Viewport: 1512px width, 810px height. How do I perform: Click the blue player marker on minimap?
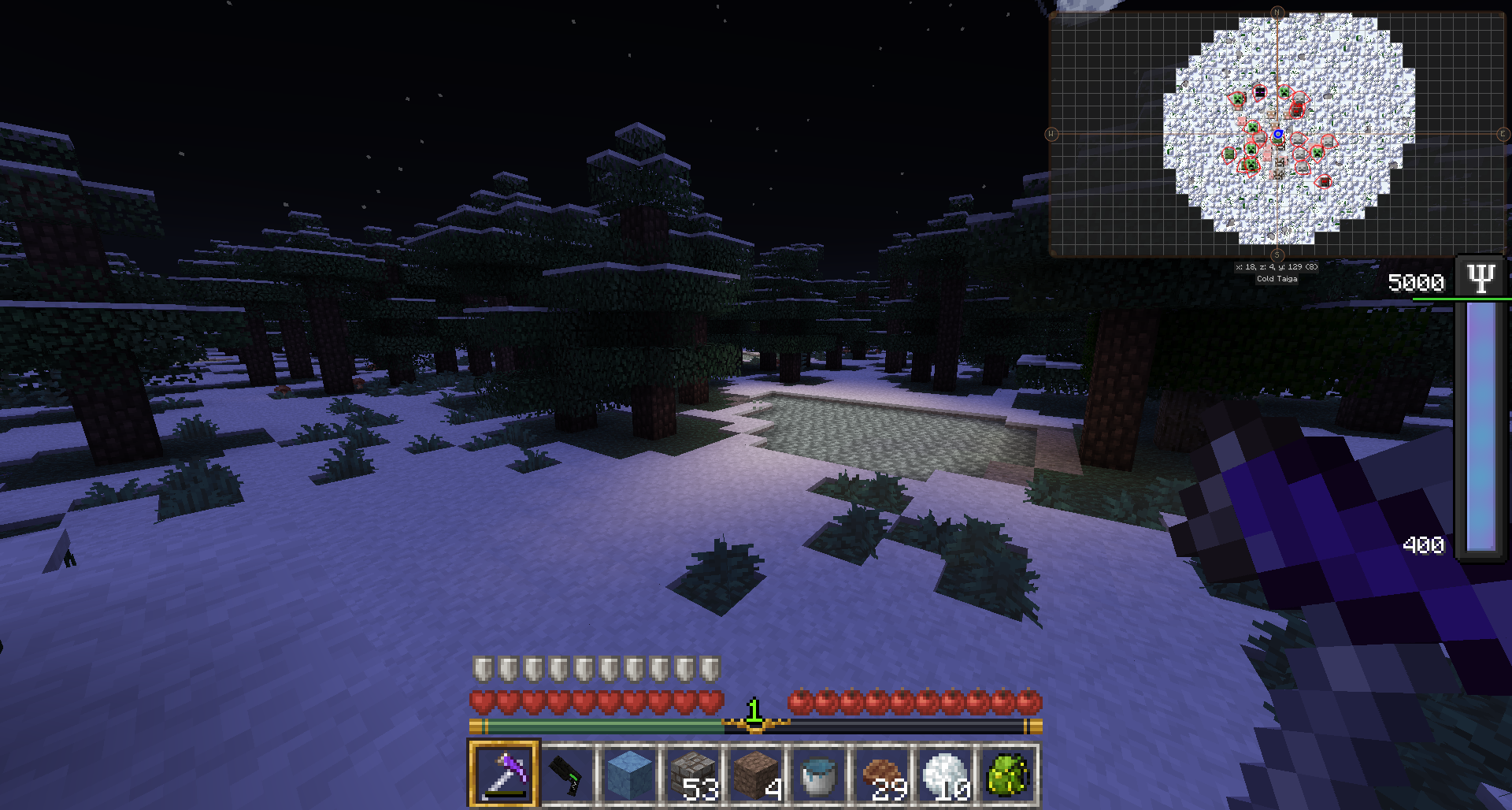pos(1278,135)
